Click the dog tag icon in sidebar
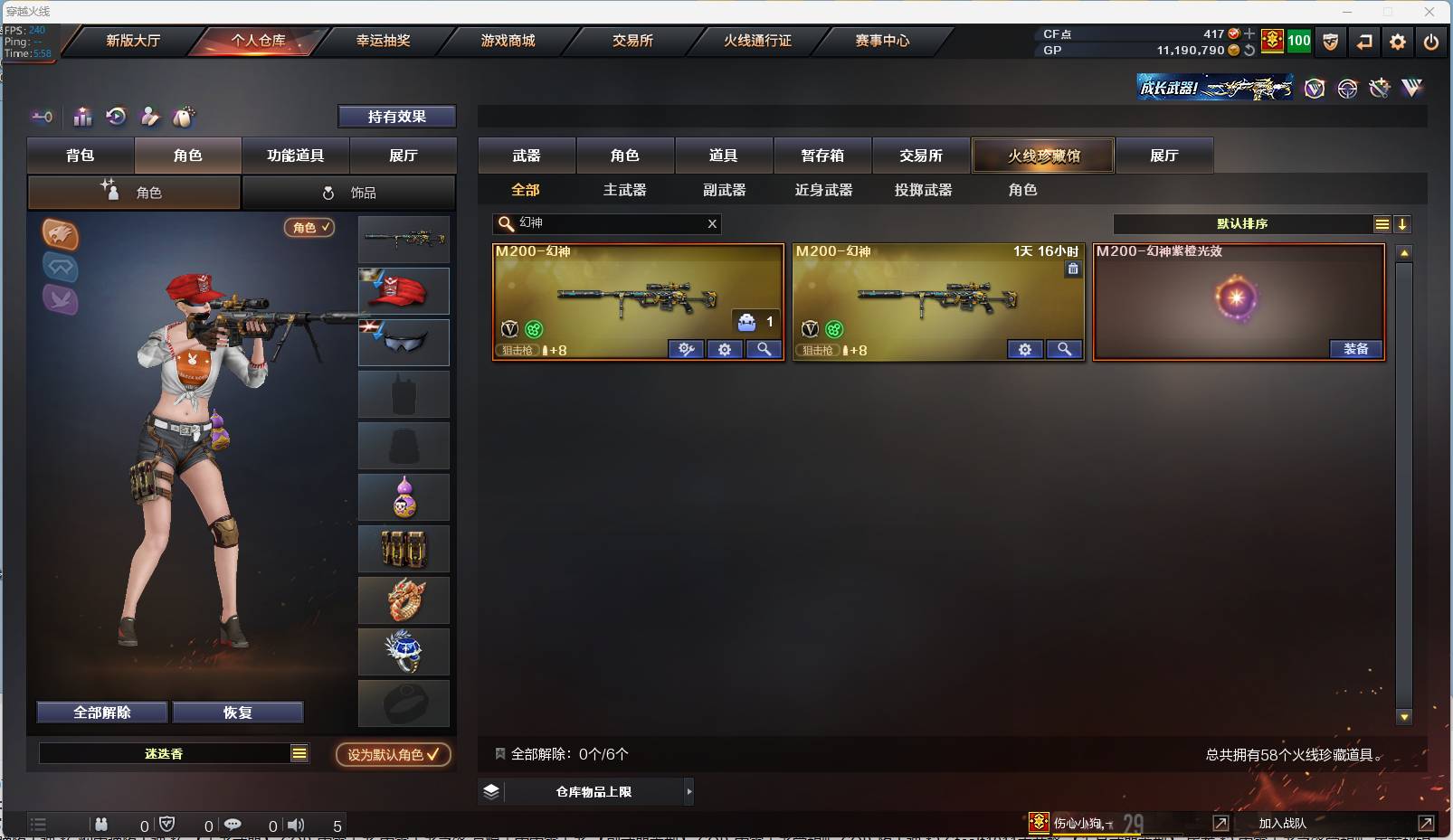This screenshot has width=1453, height=840. click(x=184, y=117)
